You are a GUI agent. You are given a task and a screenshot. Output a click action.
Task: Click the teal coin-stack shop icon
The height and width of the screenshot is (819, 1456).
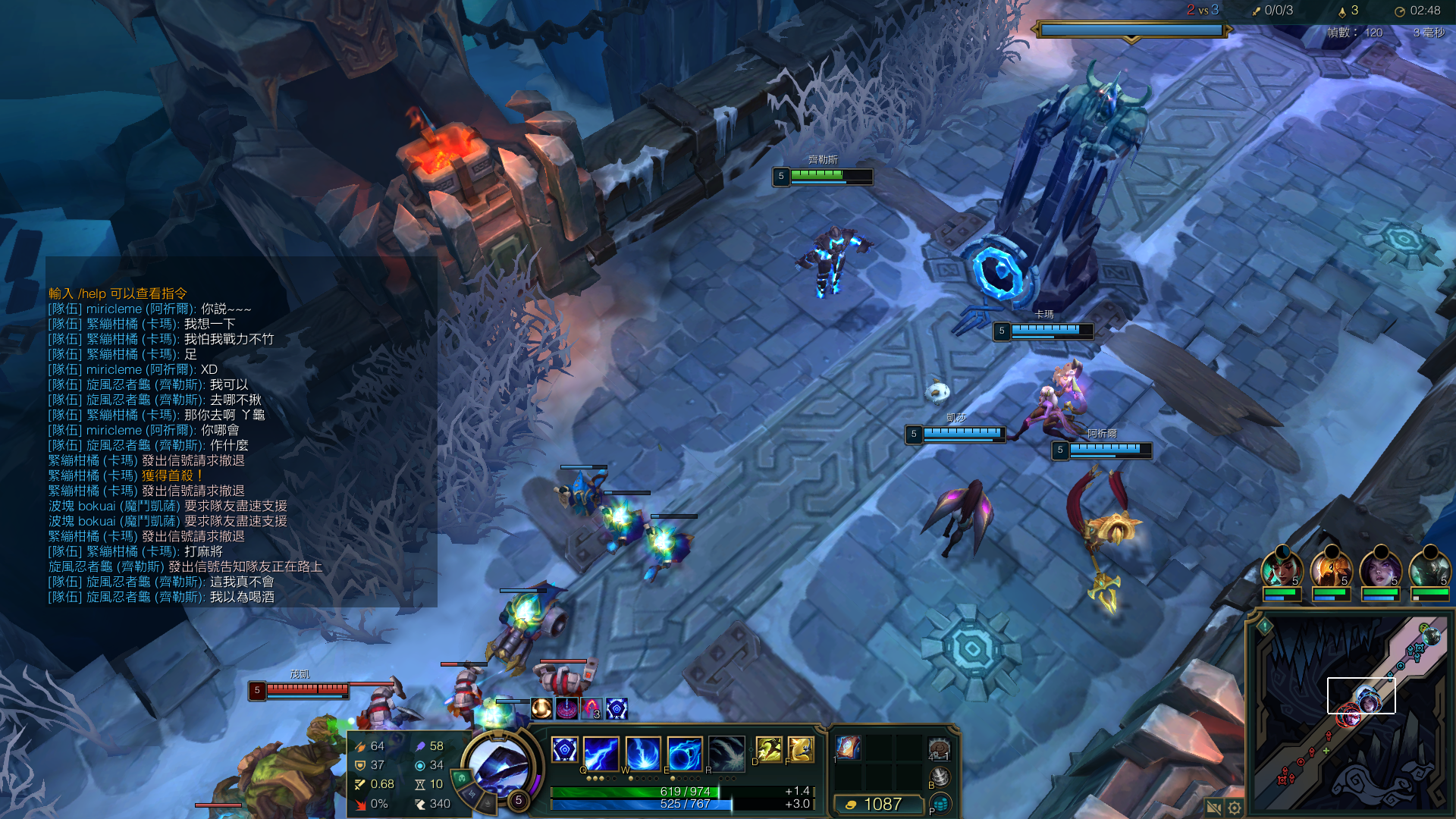click(940, 802)
